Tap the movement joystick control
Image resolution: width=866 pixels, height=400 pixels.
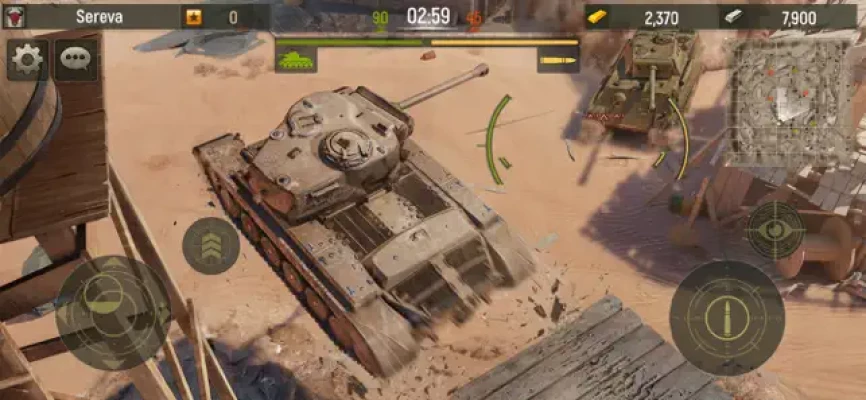113,312
